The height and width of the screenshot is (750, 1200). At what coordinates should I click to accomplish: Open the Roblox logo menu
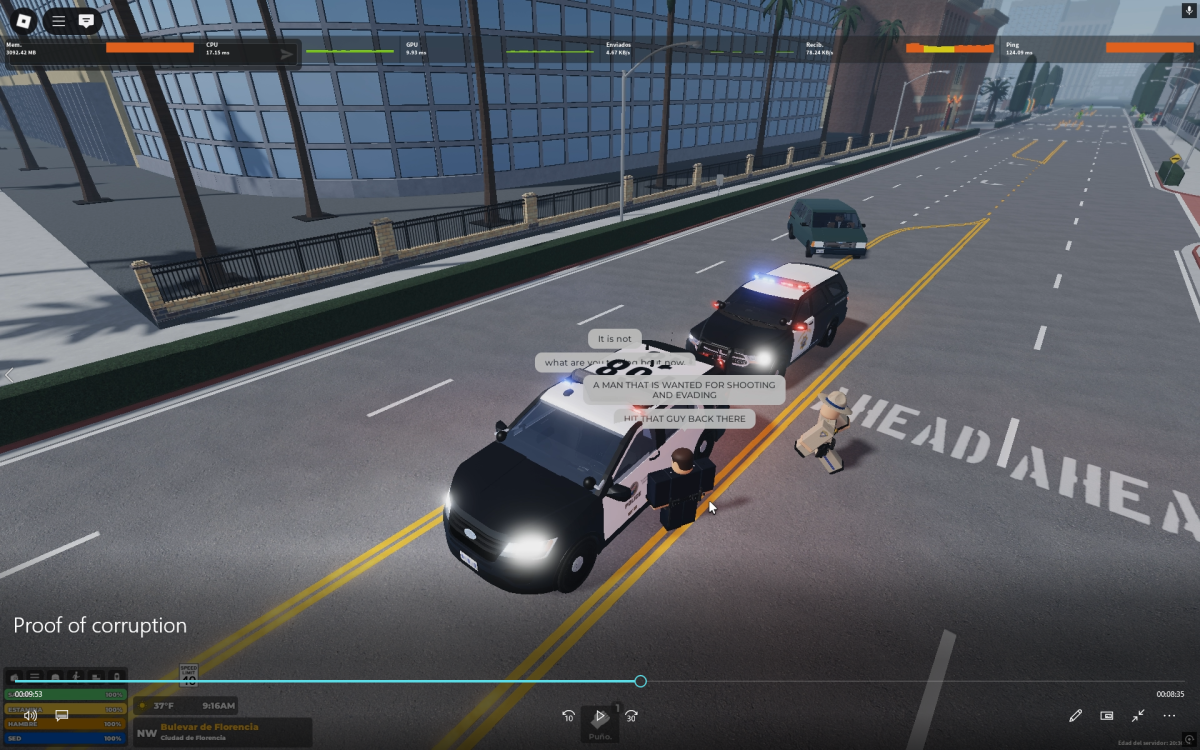point(22,20)
